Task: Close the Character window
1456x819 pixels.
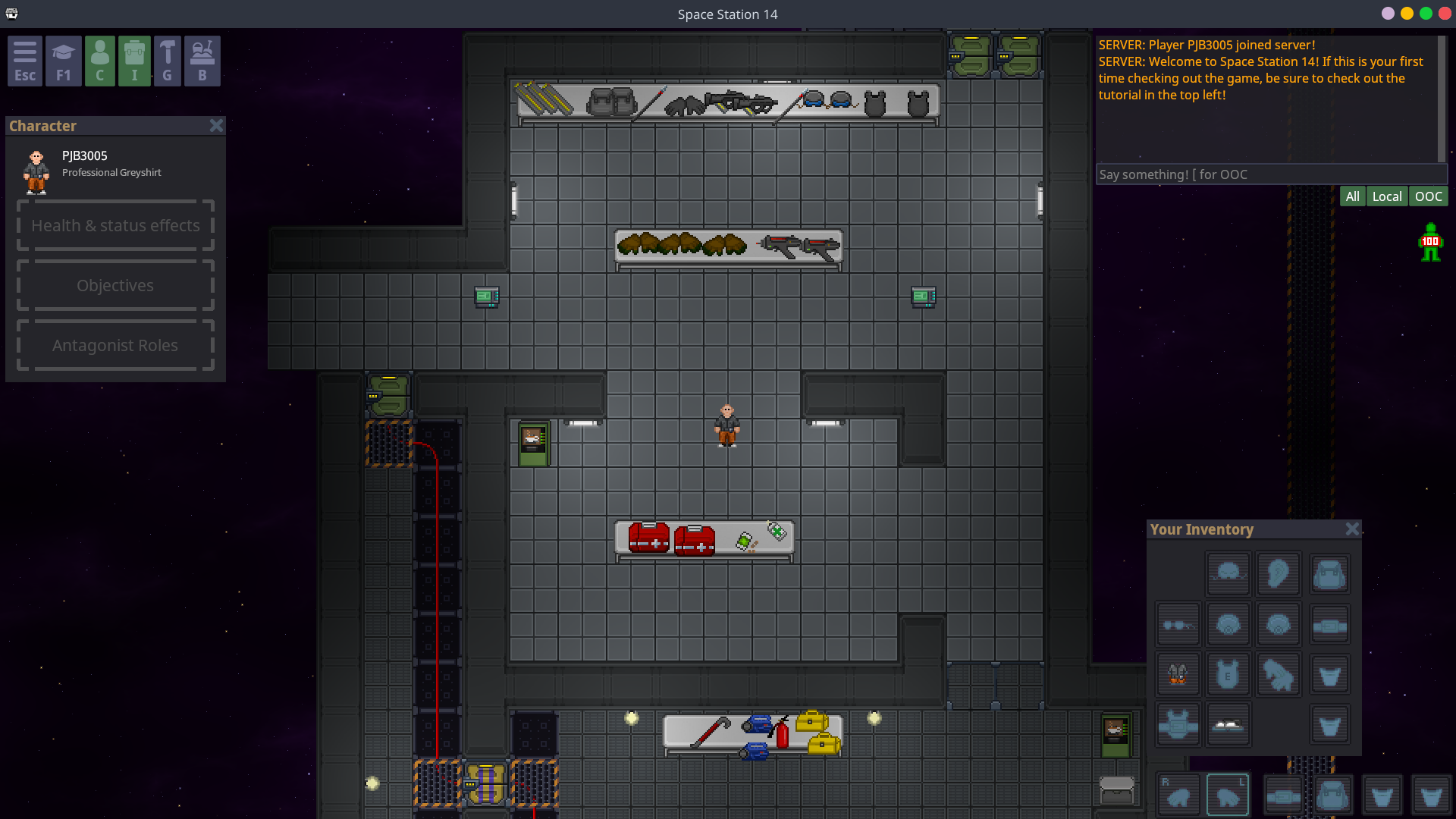Action: (216, 126)
